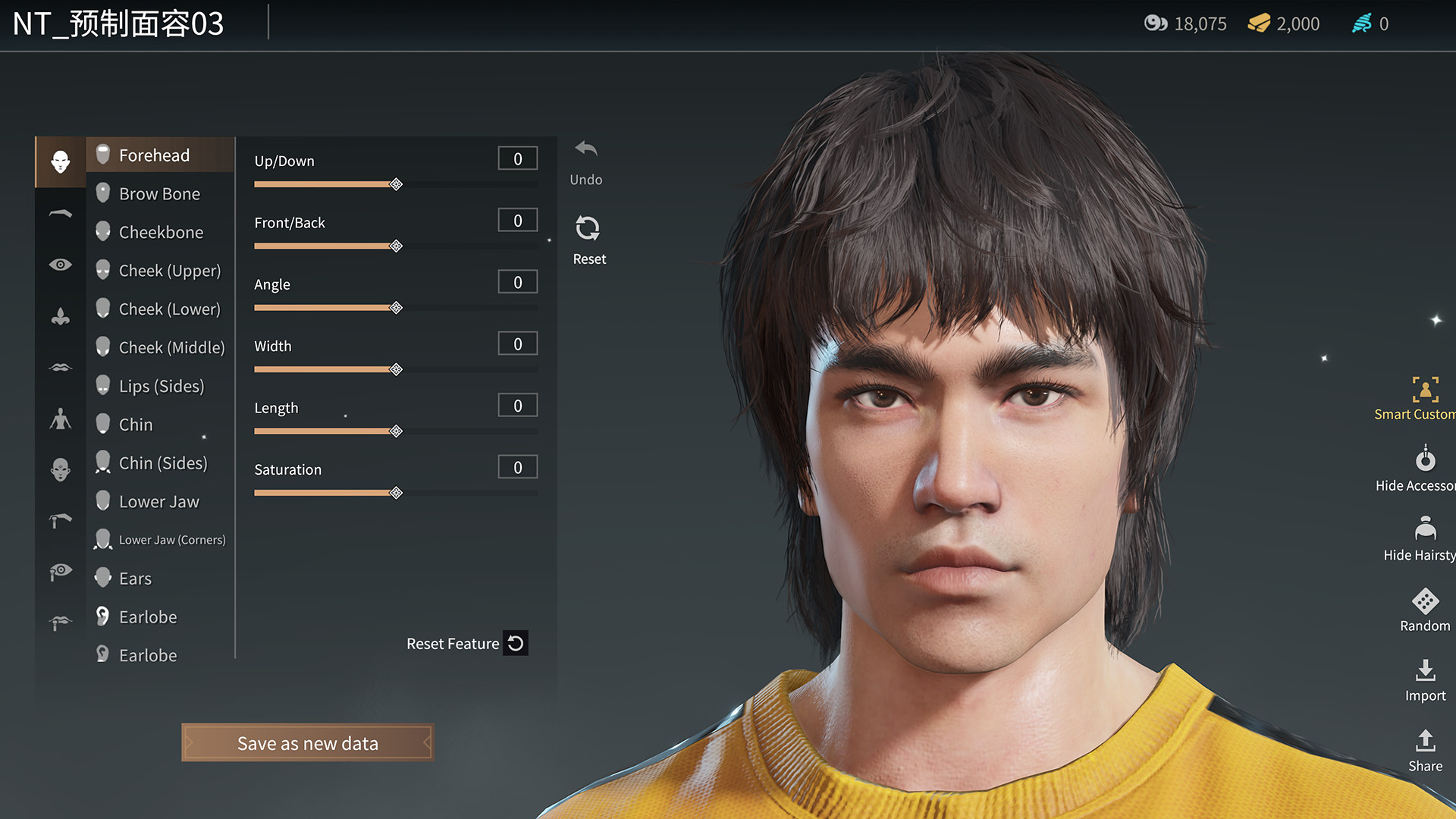Screen dimensions: 1456x819
Task: Click the Undo arrow button
Action: click(x=586, y=149)
